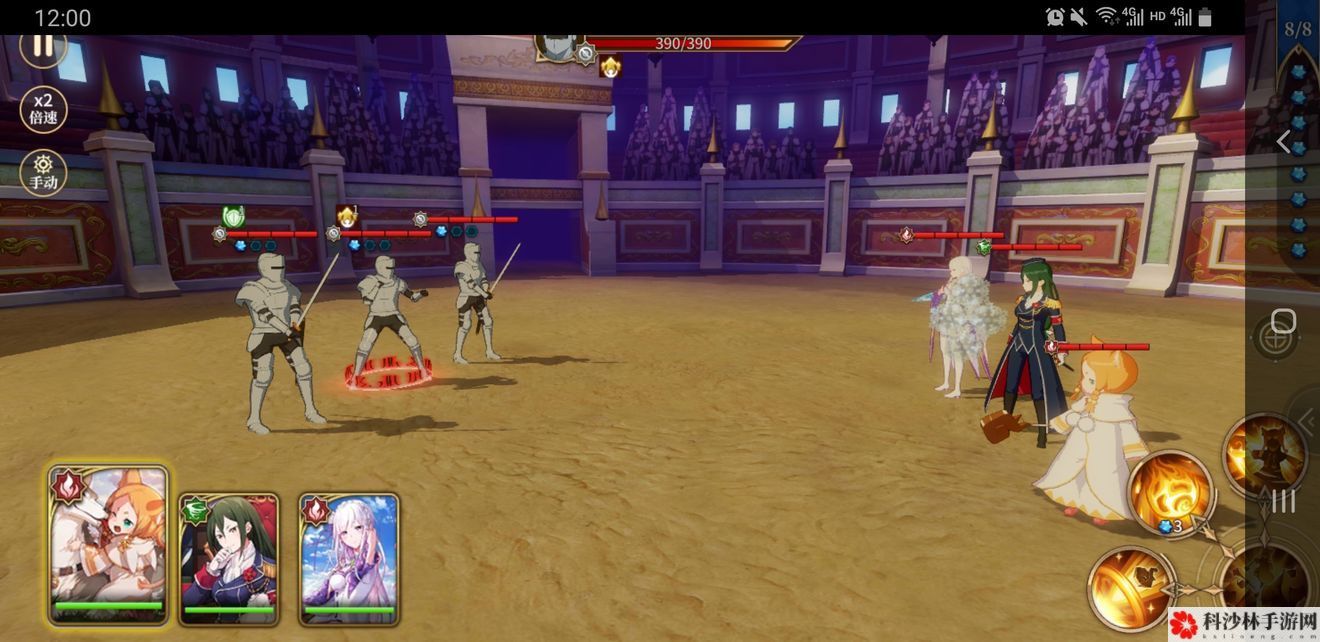This screenshot has width=1320, height=642.
Task: Choose the green-haired officer character card
Action: pyautogui.click(x=229, y=557)
